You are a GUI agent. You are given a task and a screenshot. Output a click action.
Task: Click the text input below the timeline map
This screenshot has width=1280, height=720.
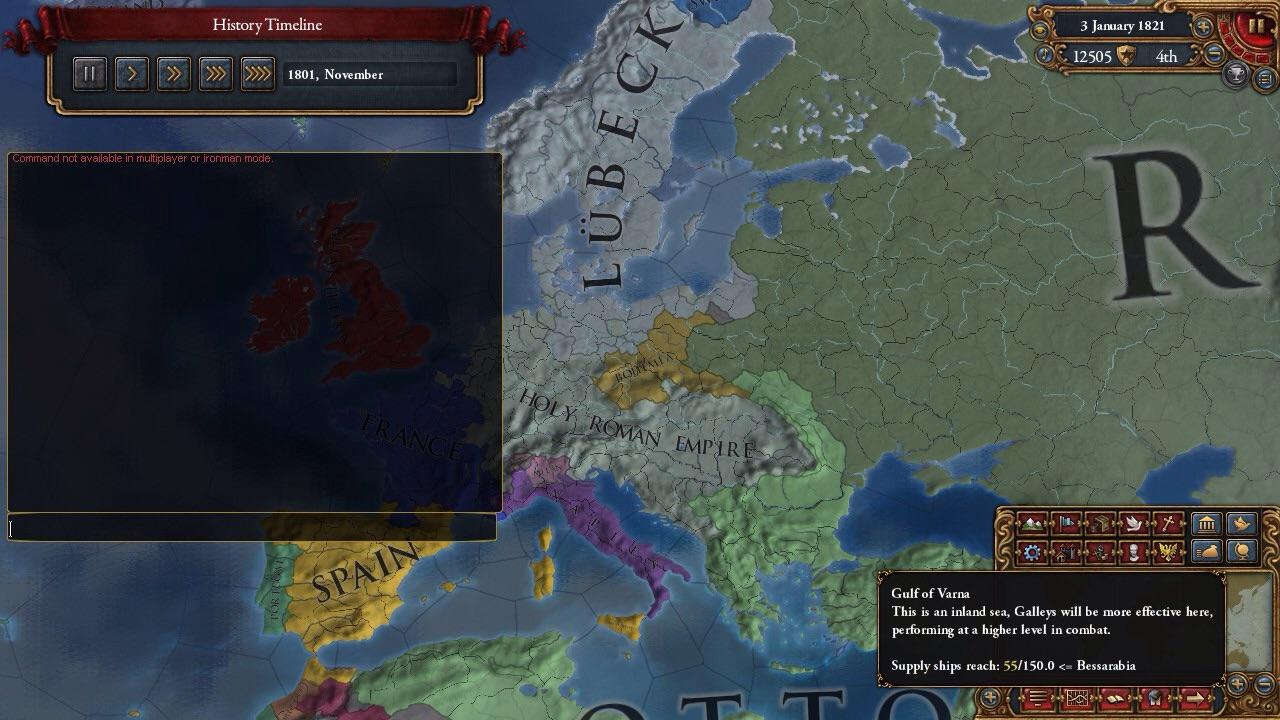point(250,528)
